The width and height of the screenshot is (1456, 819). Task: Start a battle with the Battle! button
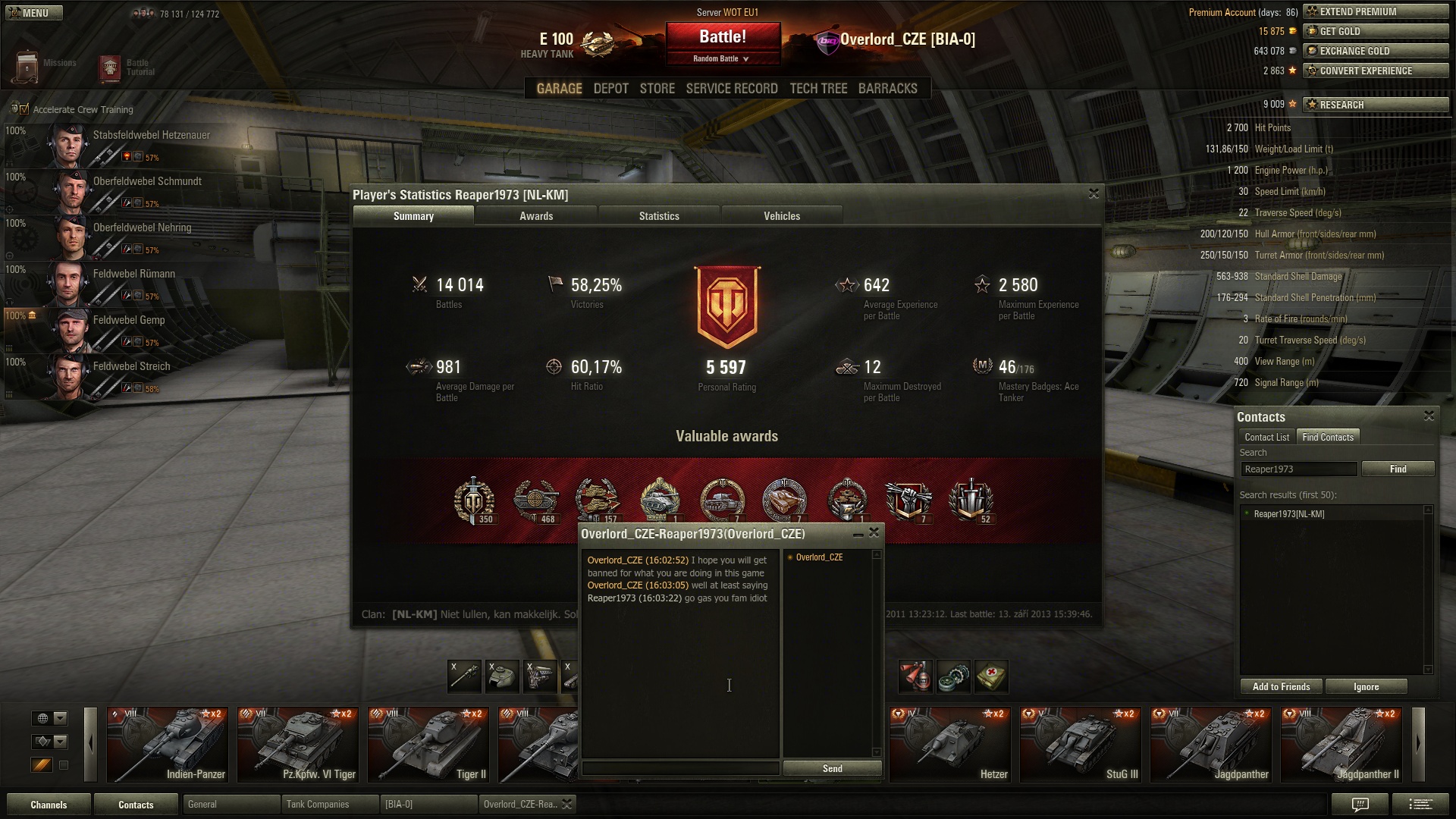[723, 37]
